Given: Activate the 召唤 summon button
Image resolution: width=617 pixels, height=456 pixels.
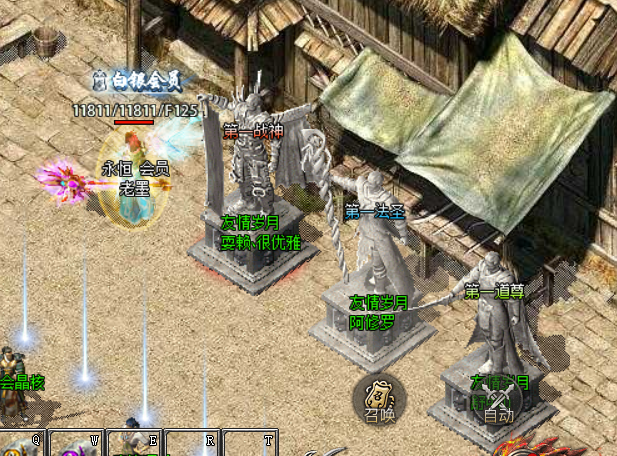Looking at the screenshot, I should pos(379,397).
